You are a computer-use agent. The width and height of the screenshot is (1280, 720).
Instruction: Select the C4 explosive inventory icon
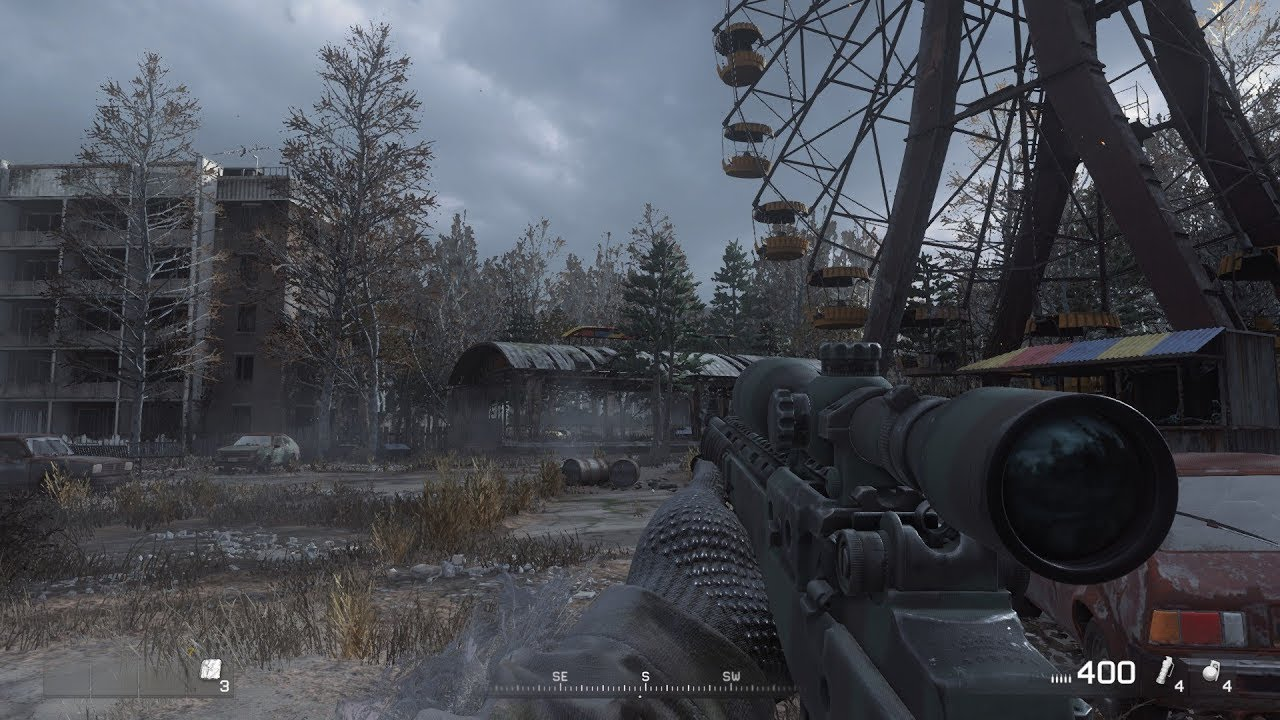point(208,671)
